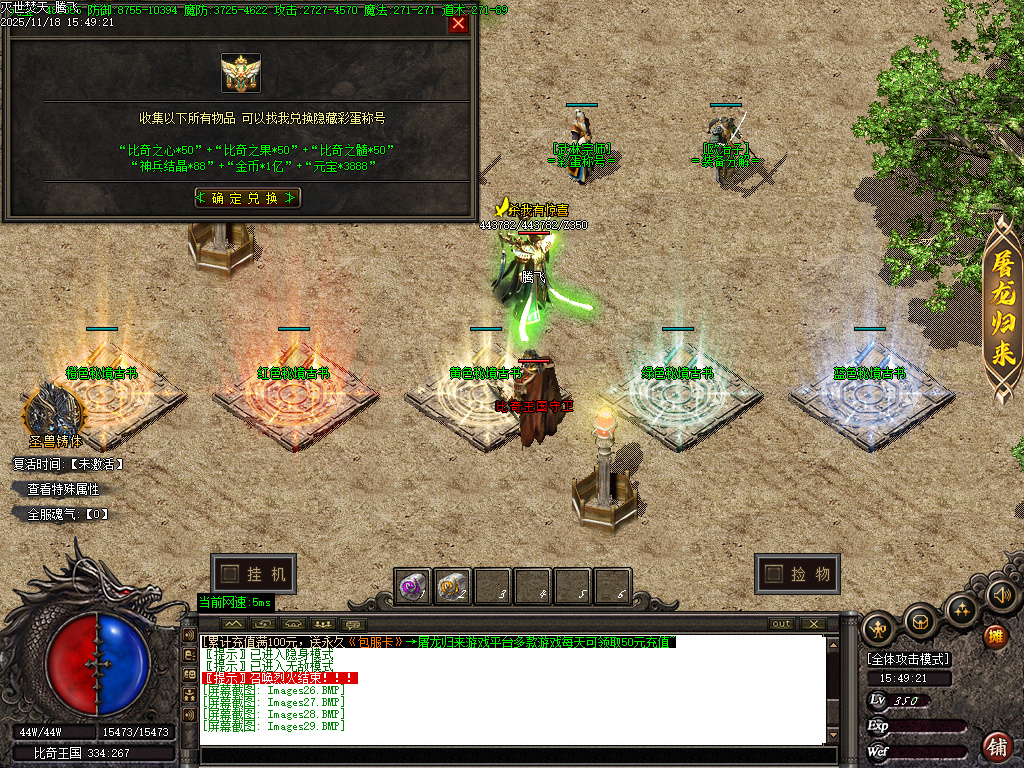This screenshot has height=768, width=1024.
Task: Confirm the exchange with 确定兑换
Action: coord(247,198)
